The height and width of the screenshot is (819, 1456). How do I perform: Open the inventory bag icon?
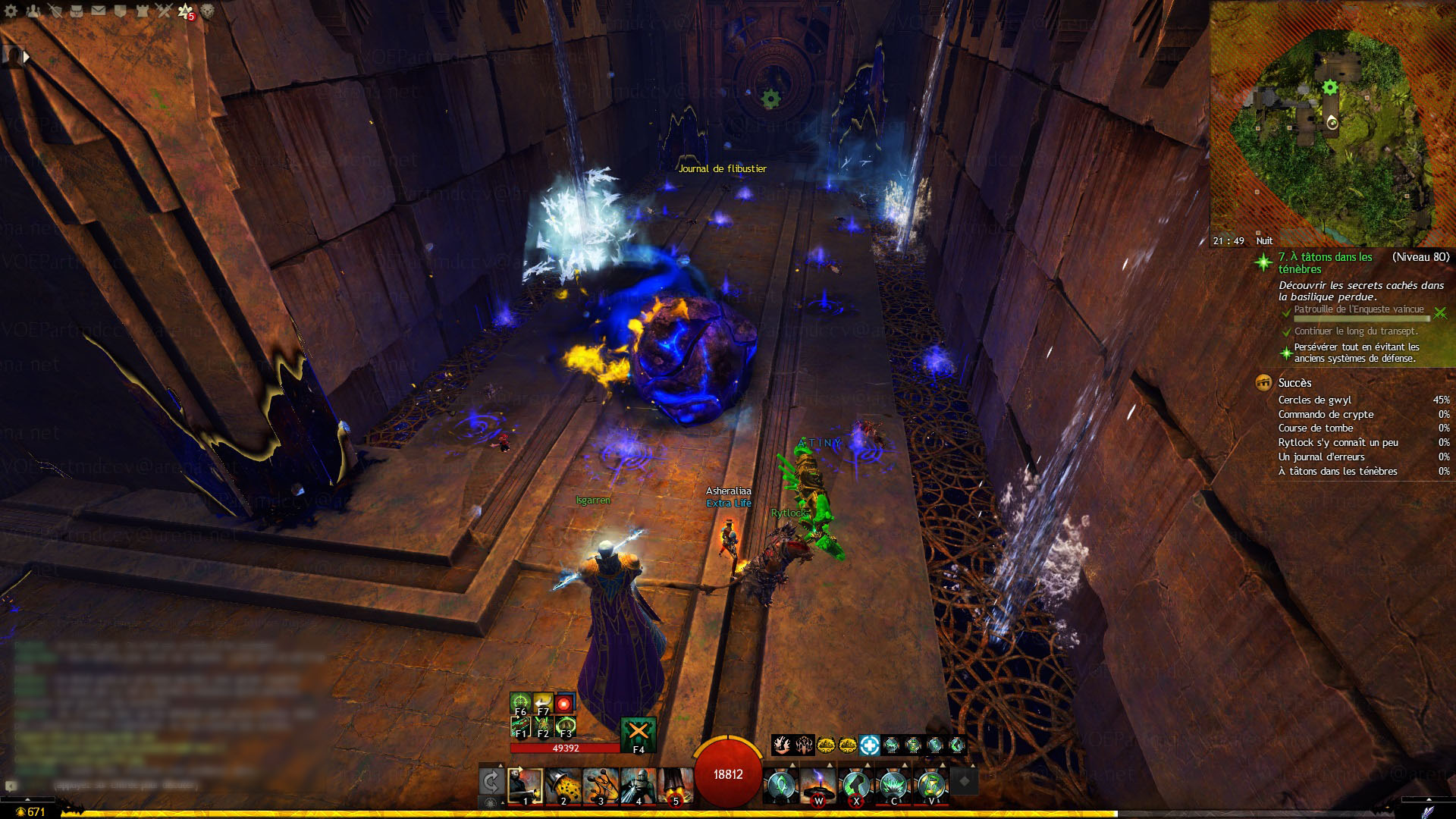coord(77,11)
